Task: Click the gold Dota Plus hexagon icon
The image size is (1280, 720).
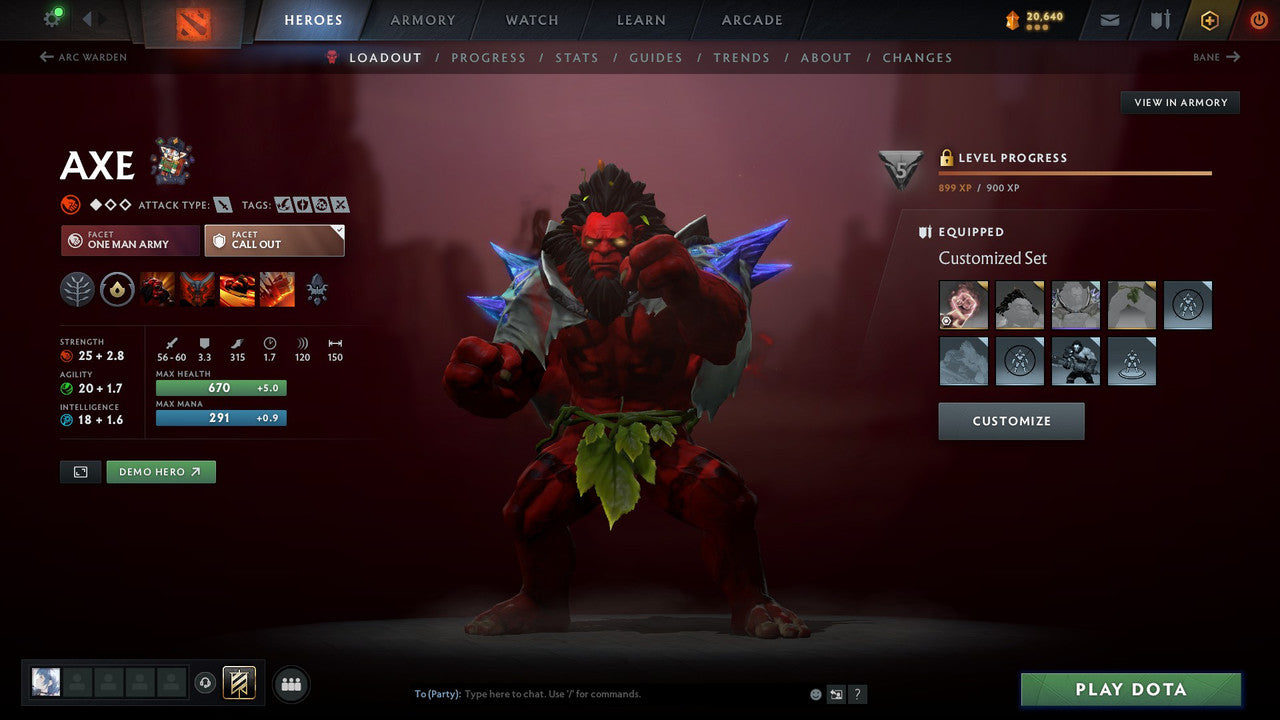Action: (1209, 19)
